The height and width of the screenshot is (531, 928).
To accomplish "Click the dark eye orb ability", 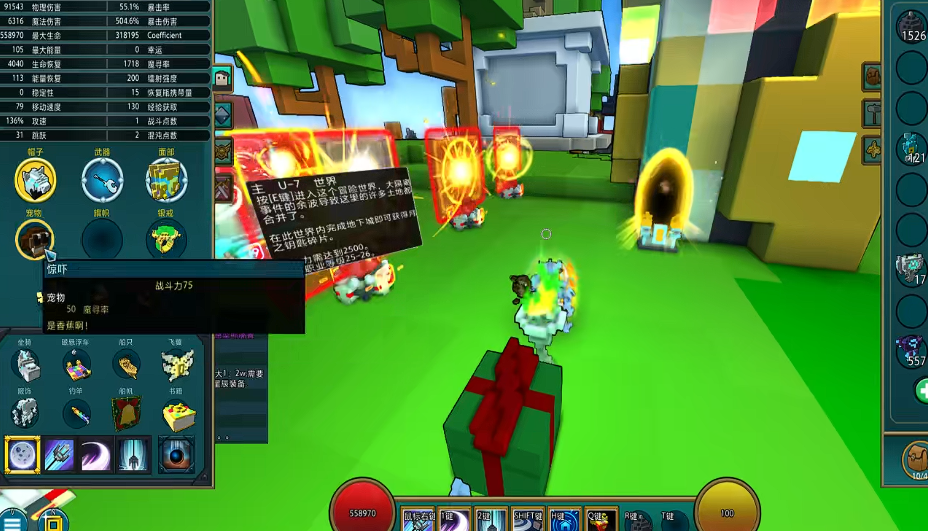I will (176, 455).
